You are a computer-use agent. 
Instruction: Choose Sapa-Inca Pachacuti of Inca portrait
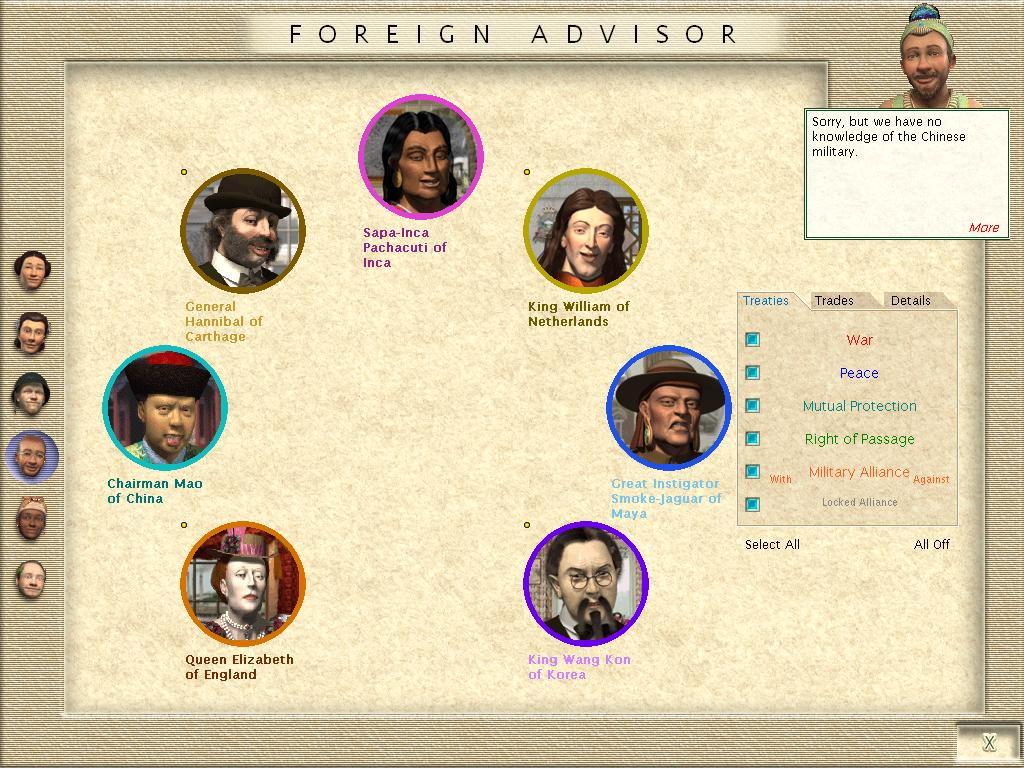click(421, 157)
